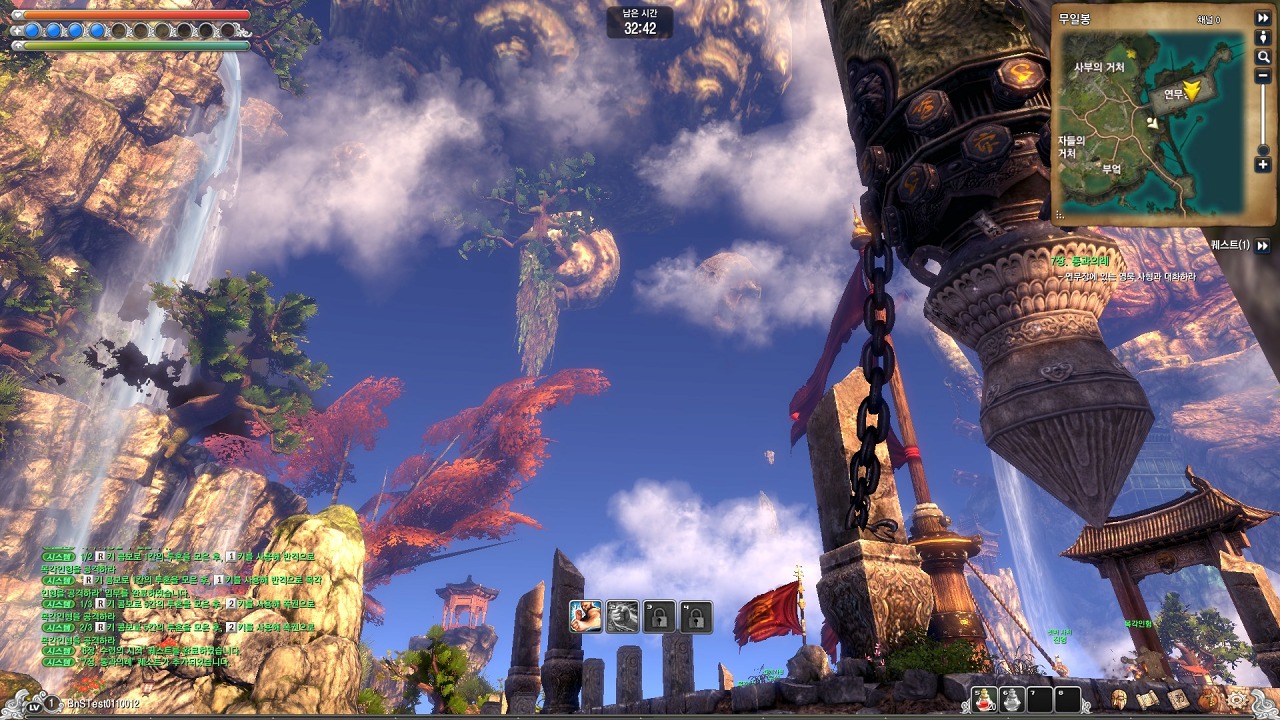Click the yellow quest arrow on the minimap

pos(1191,92)
